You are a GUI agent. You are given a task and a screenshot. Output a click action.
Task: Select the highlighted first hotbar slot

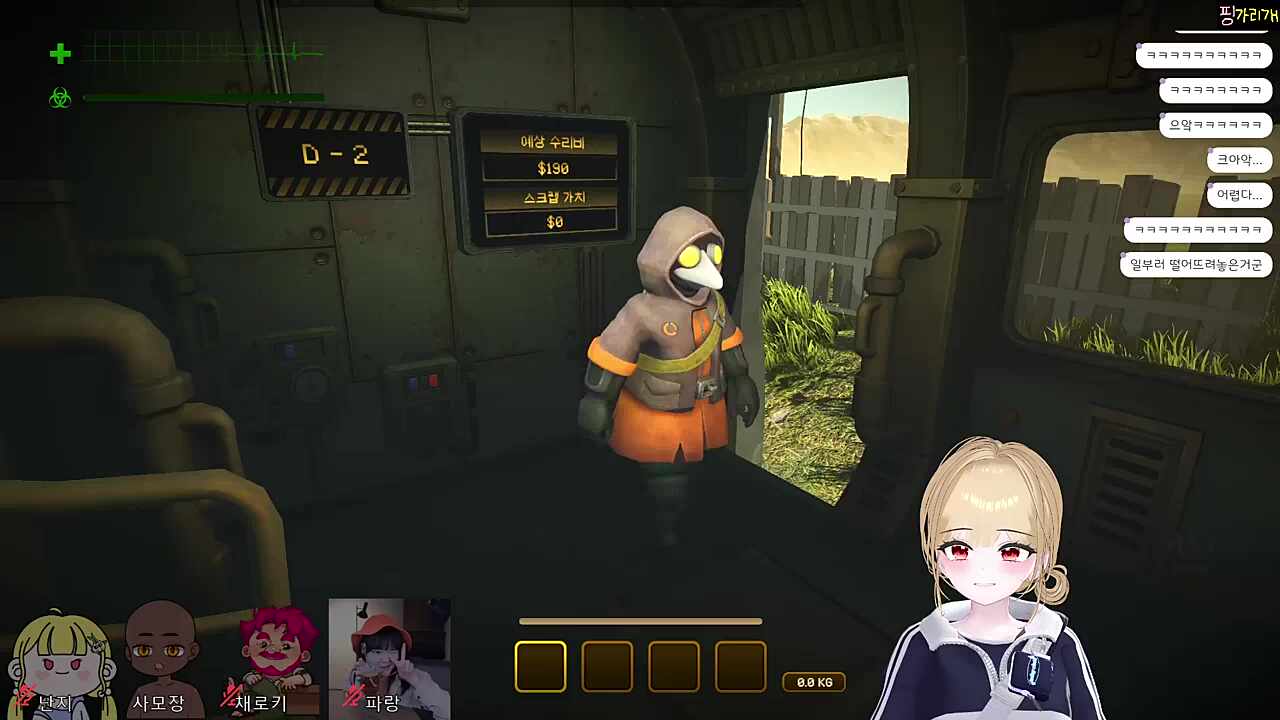(540, 666)
